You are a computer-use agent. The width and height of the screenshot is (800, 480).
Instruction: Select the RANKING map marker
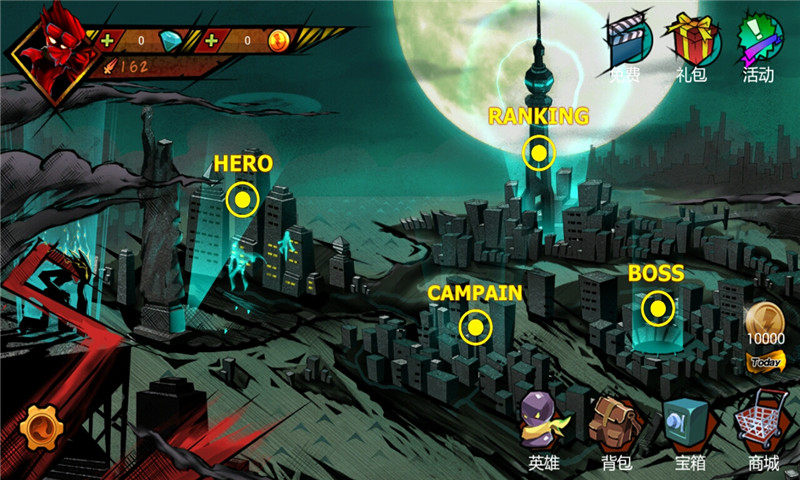(x=538, y=153)
